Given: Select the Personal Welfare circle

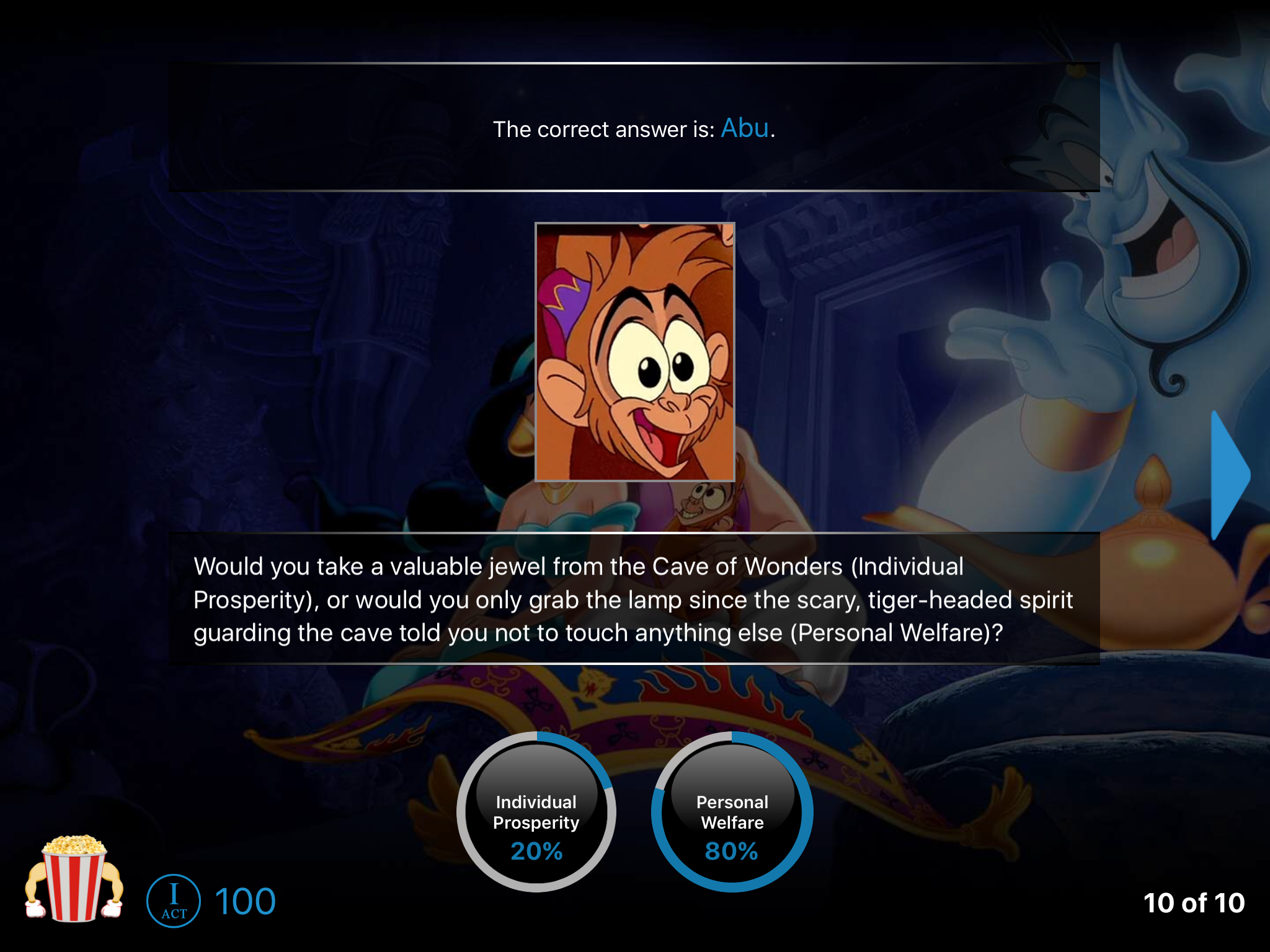Looking at the screenshot, I should pos(732,812).
